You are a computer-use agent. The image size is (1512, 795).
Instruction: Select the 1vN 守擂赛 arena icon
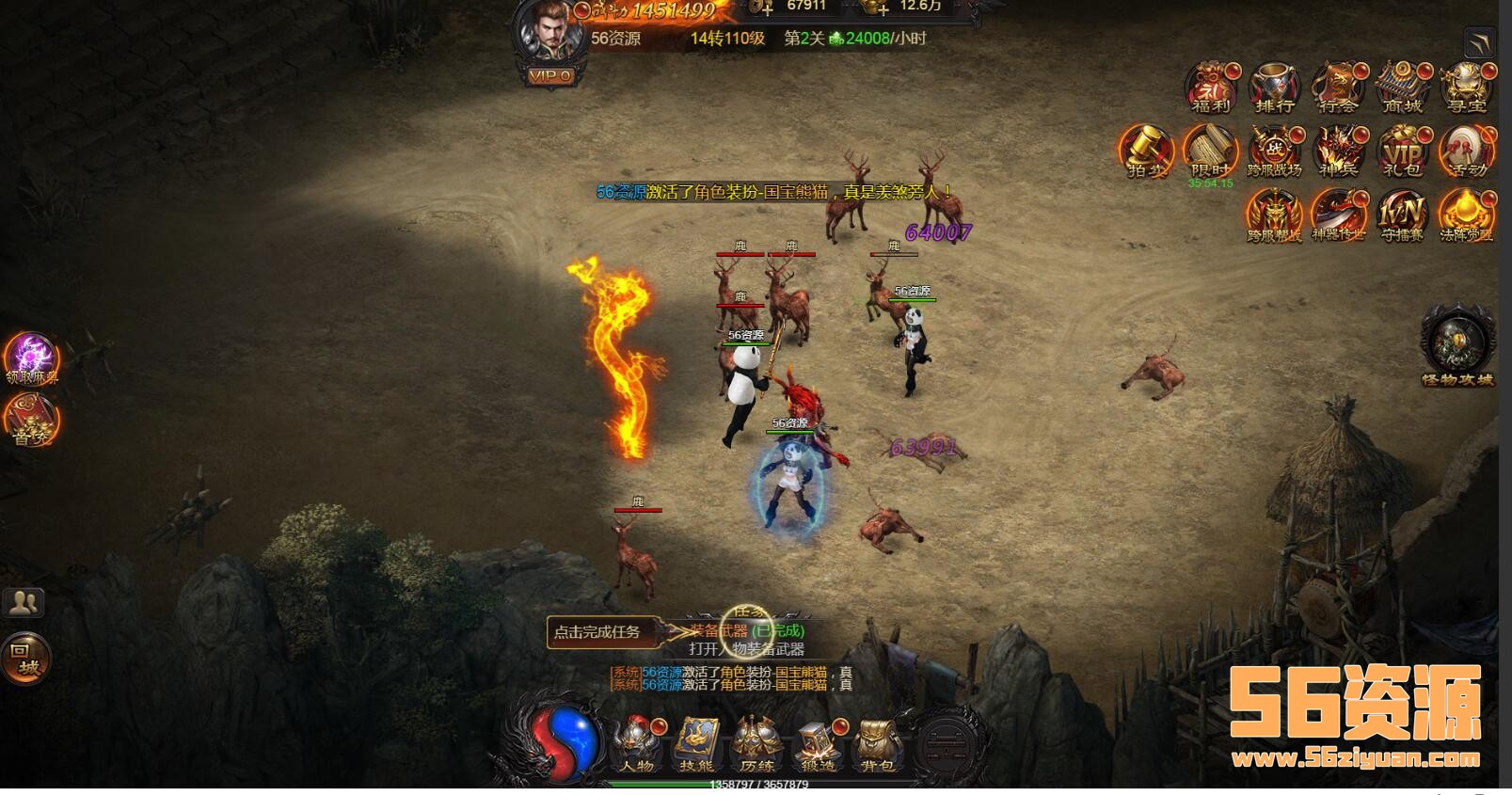point(1402,215)
